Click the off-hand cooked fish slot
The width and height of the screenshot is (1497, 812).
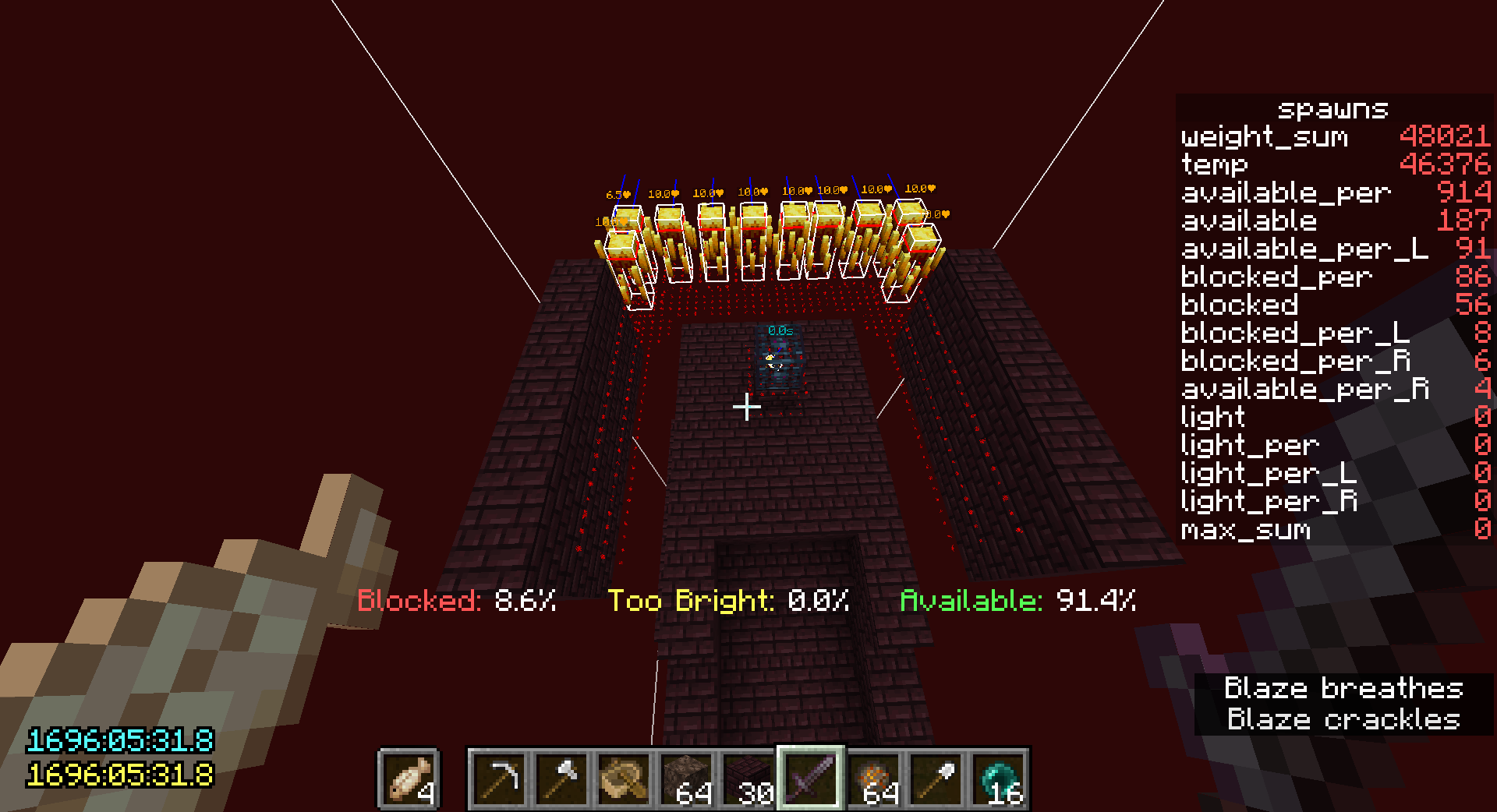[409, 778]
